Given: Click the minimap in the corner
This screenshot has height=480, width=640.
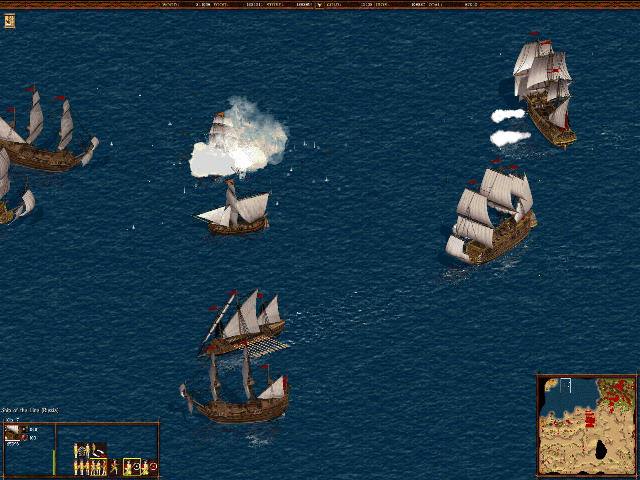Looking at the screenshot, I should pyautogui.click(x=587, y=425).
